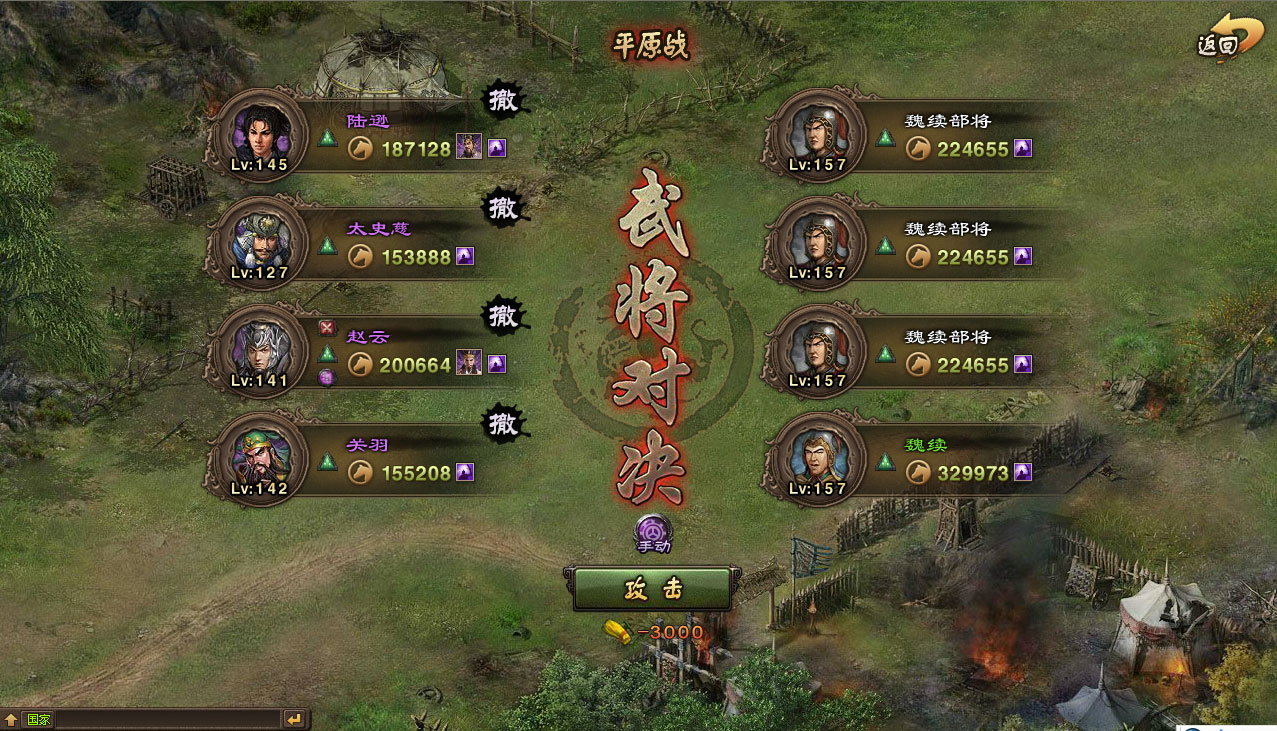Image resolution: width=1277 pixels, height=731 pixels.
Task: Withdraw 关羽 using his 撤 button
Action: (504, 424)
